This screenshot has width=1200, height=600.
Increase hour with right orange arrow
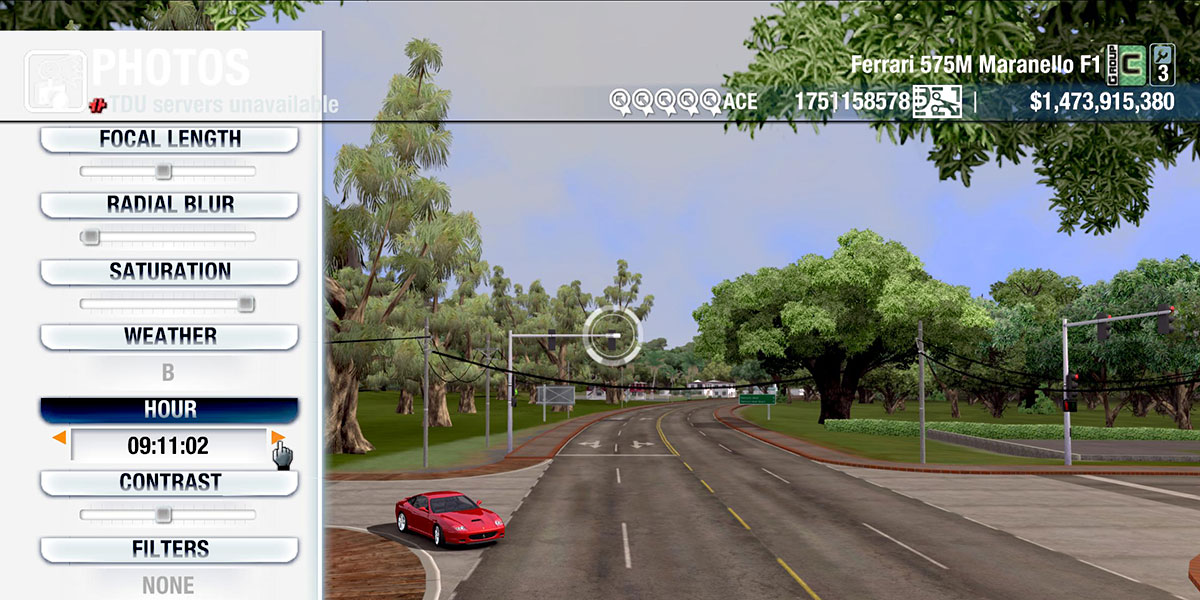[x=277, y=437]
